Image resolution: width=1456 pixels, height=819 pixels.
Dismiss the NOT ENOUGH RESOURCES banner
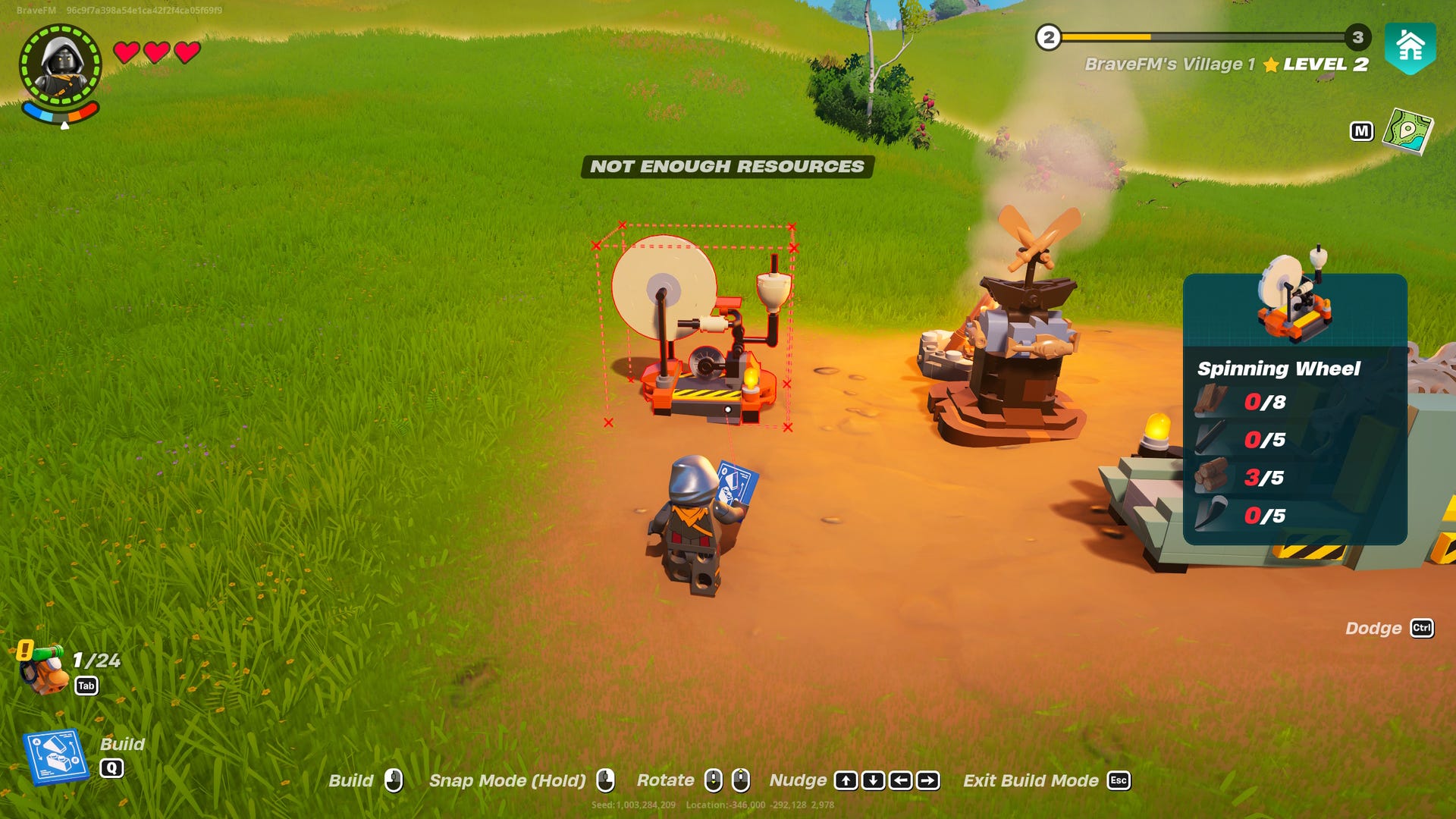tap(727, 168)
